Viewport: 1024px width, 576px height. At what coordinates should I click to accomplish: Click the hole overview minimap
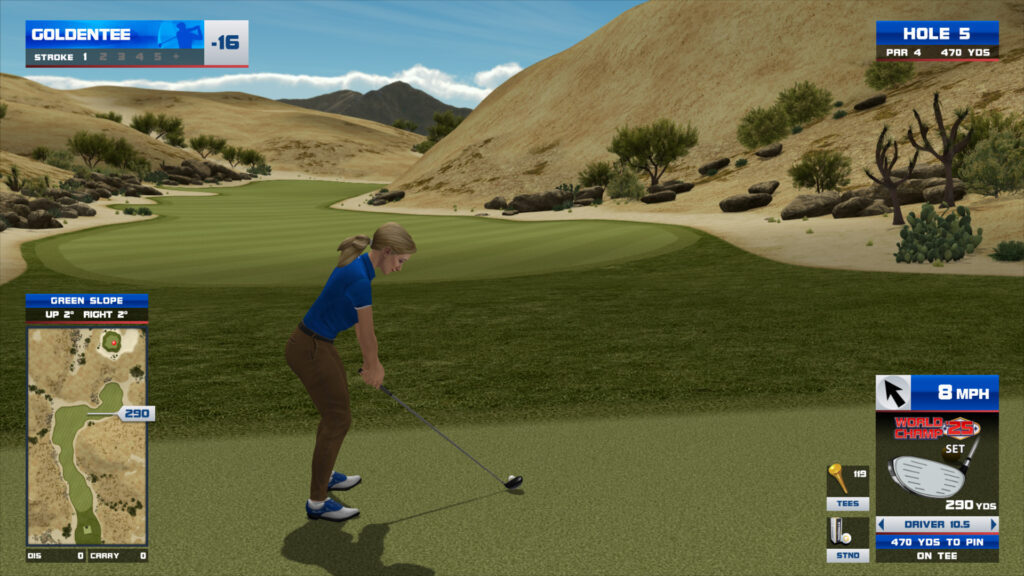[x=87, y=435]
